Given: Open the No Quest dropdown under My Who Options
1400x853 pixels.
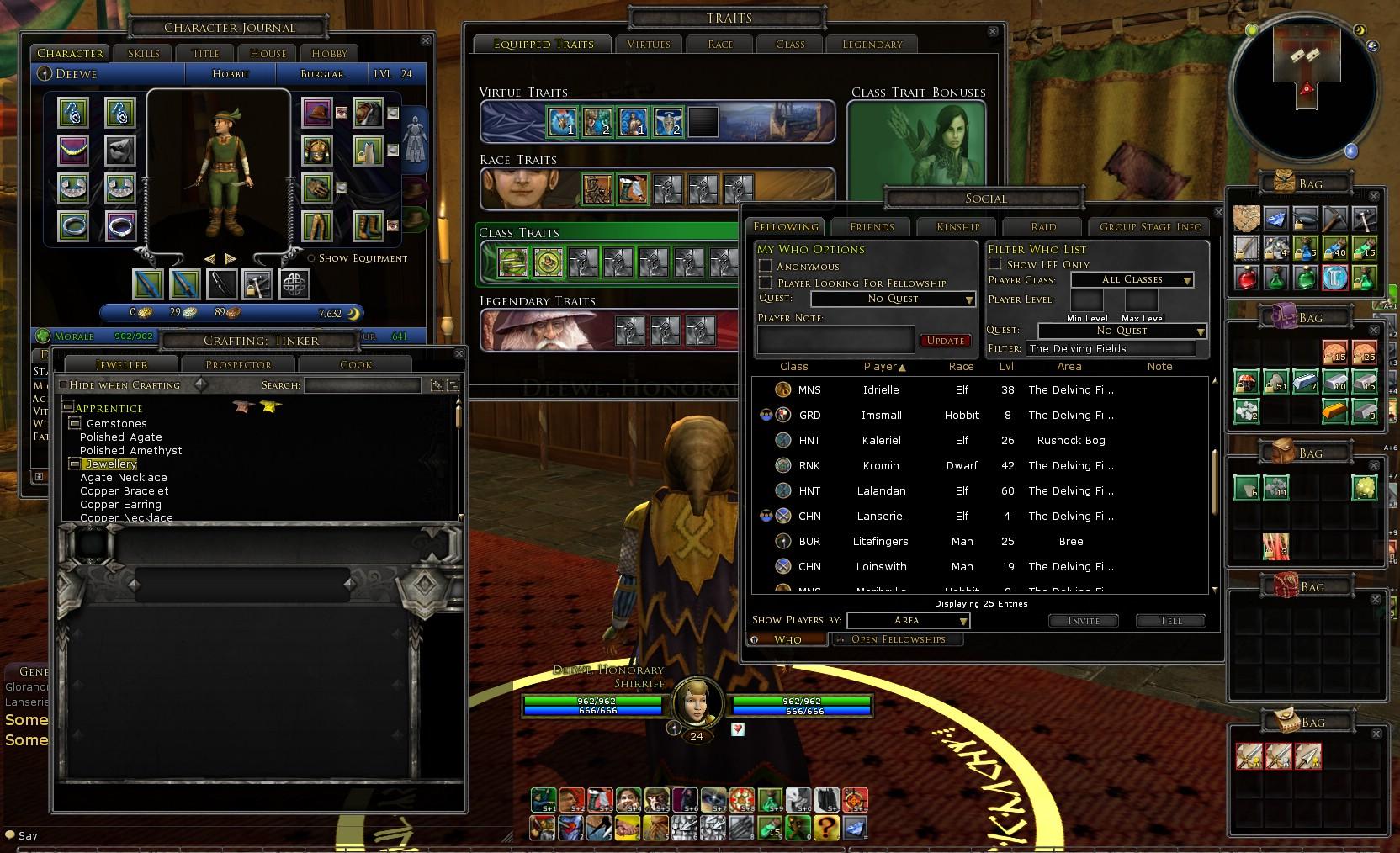Looking at the screenshot, I should tap(892, 299).
